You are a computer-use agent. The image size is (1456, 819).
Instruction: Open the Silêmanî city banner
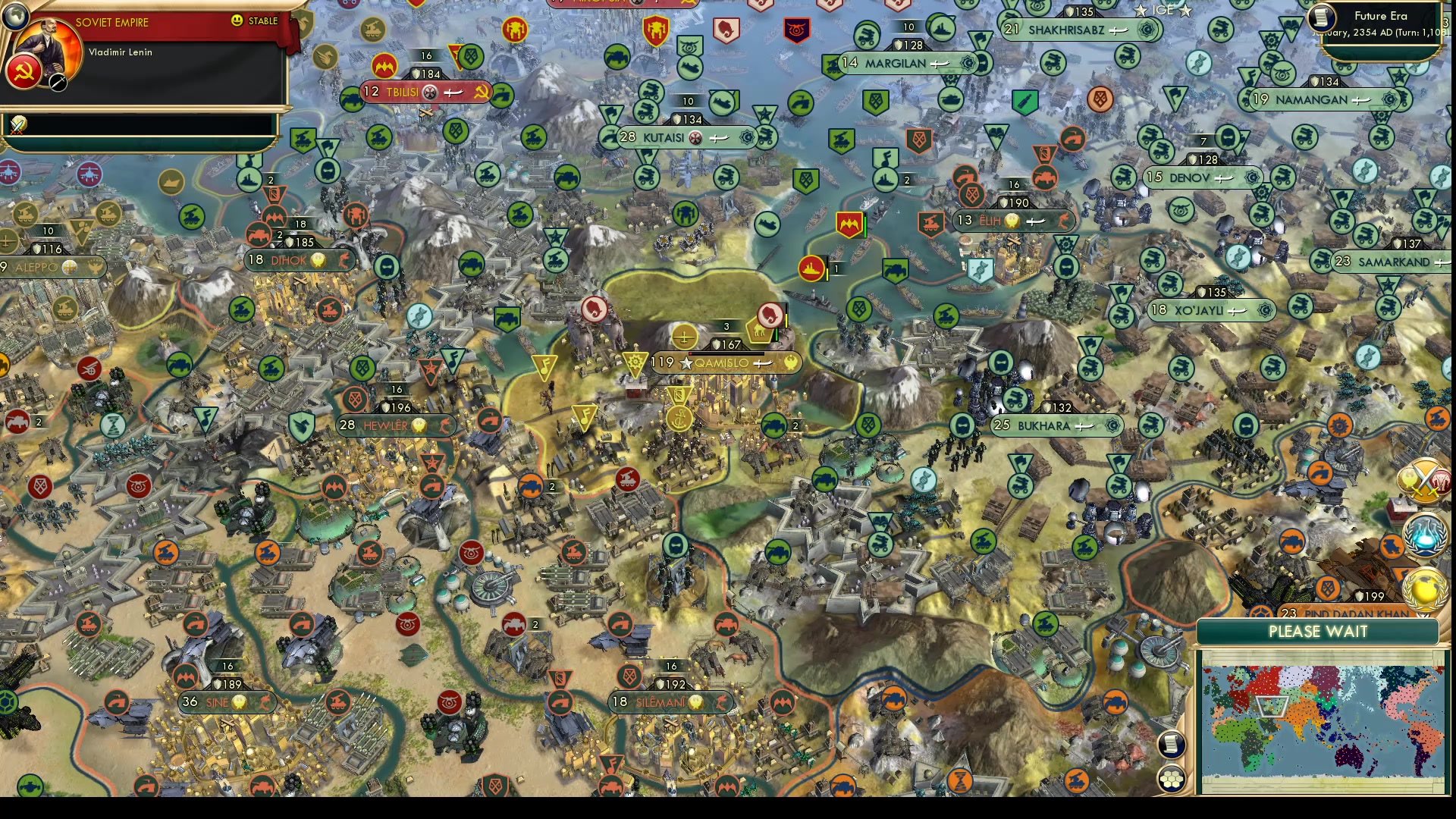tap(669, 702)
